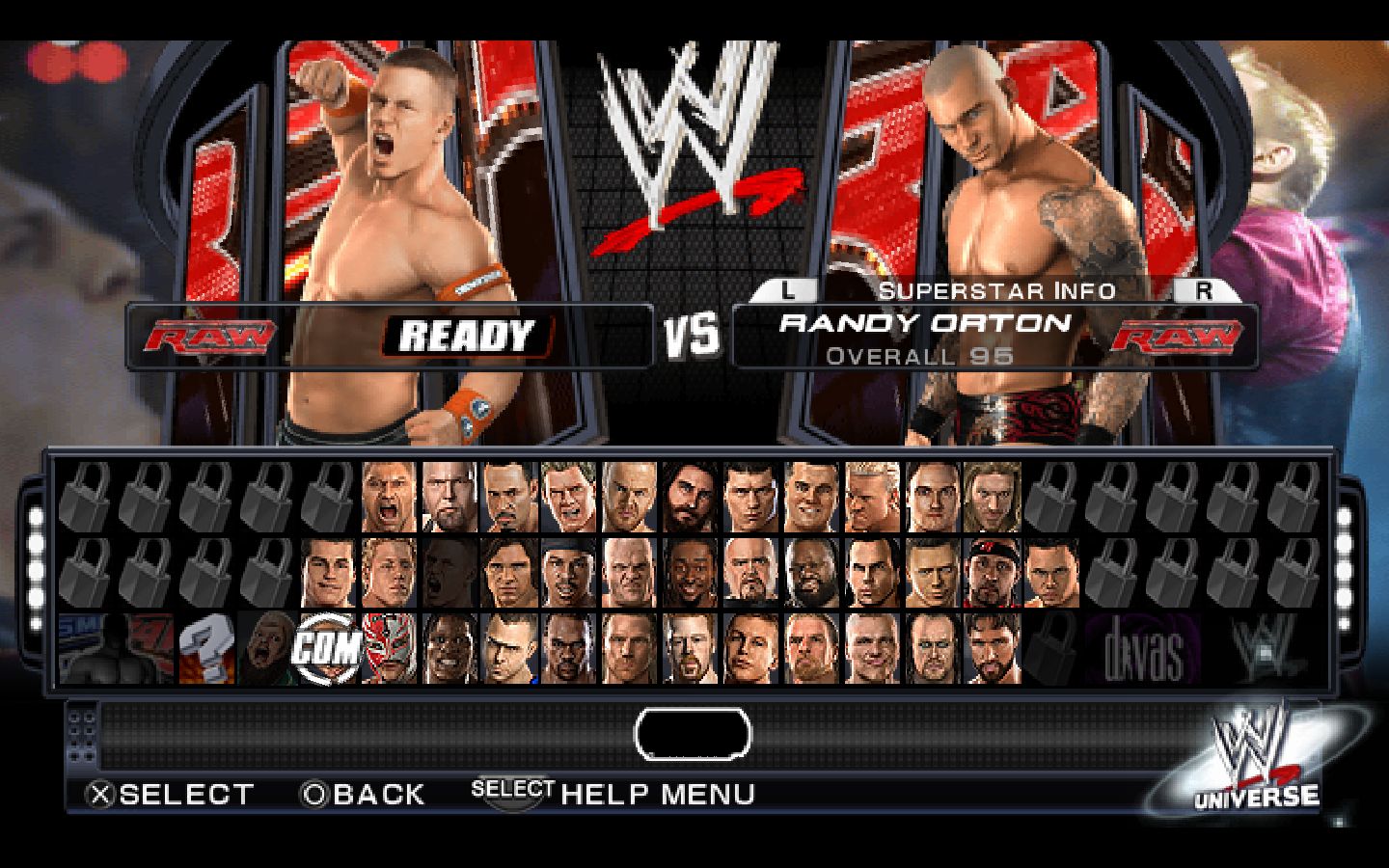Pick the wrestler wearing a black headband

(991, 573)
